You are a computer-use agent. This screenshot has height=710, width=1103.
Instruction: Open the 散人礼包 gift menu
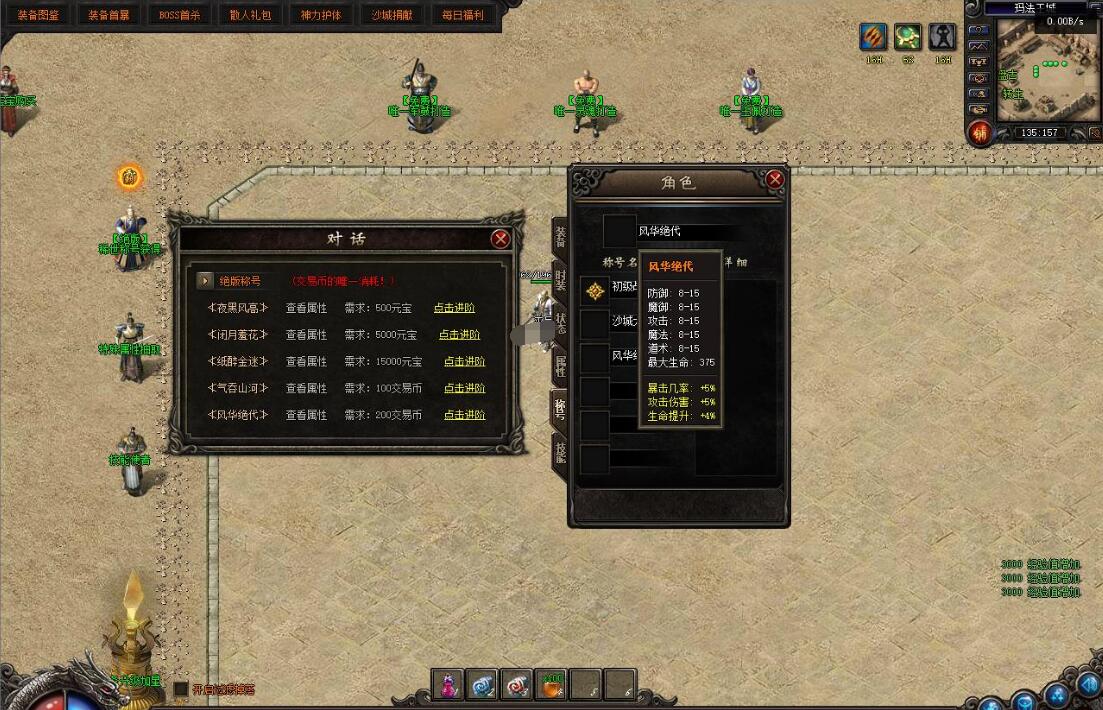(250, 15)
